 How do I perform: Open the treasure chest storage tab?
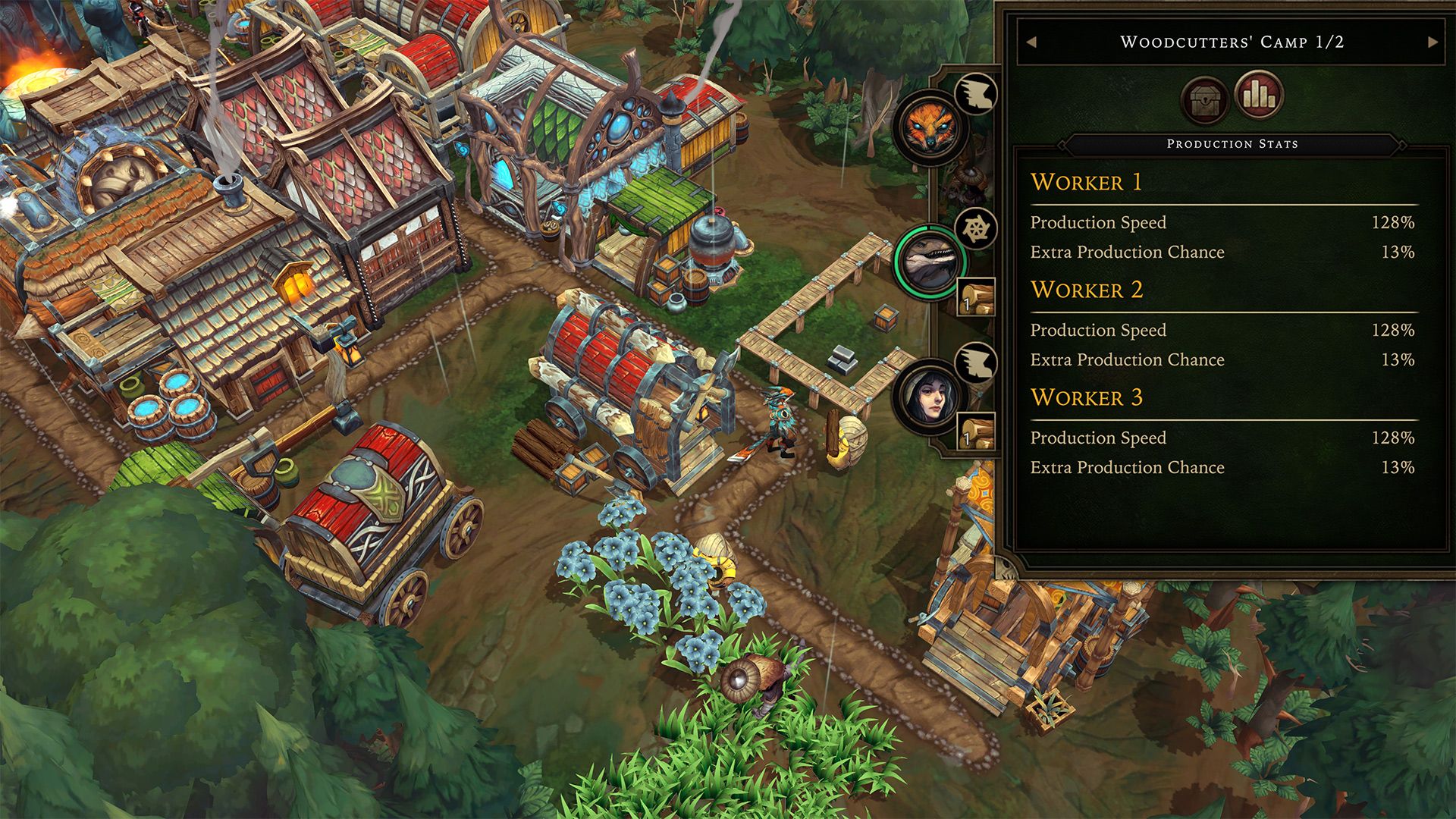click(x=1204, y=99)
